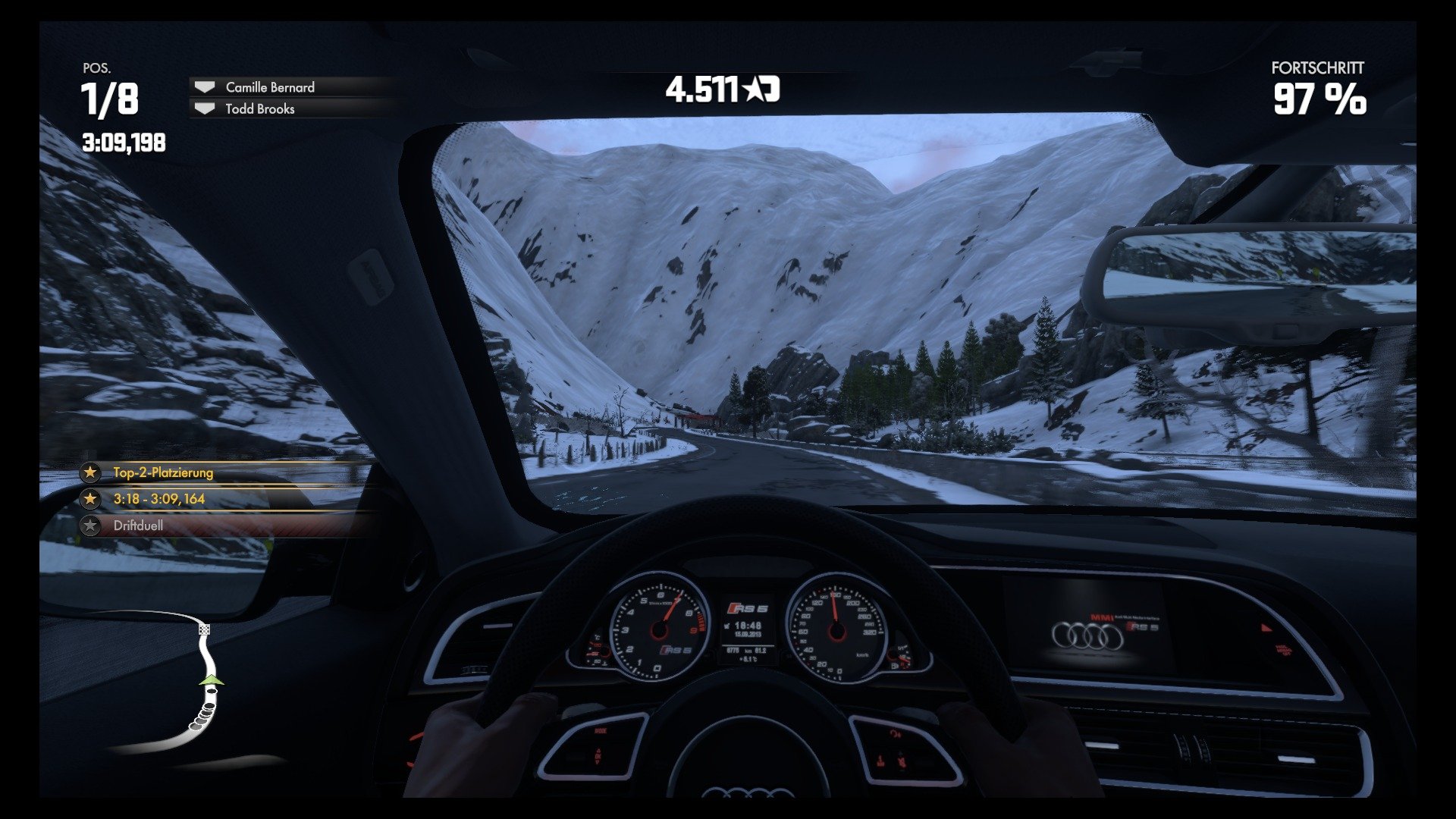Click the player arrow marker on the track minimap
This screenshot has width=1456, height=819.
pos(210,681)
